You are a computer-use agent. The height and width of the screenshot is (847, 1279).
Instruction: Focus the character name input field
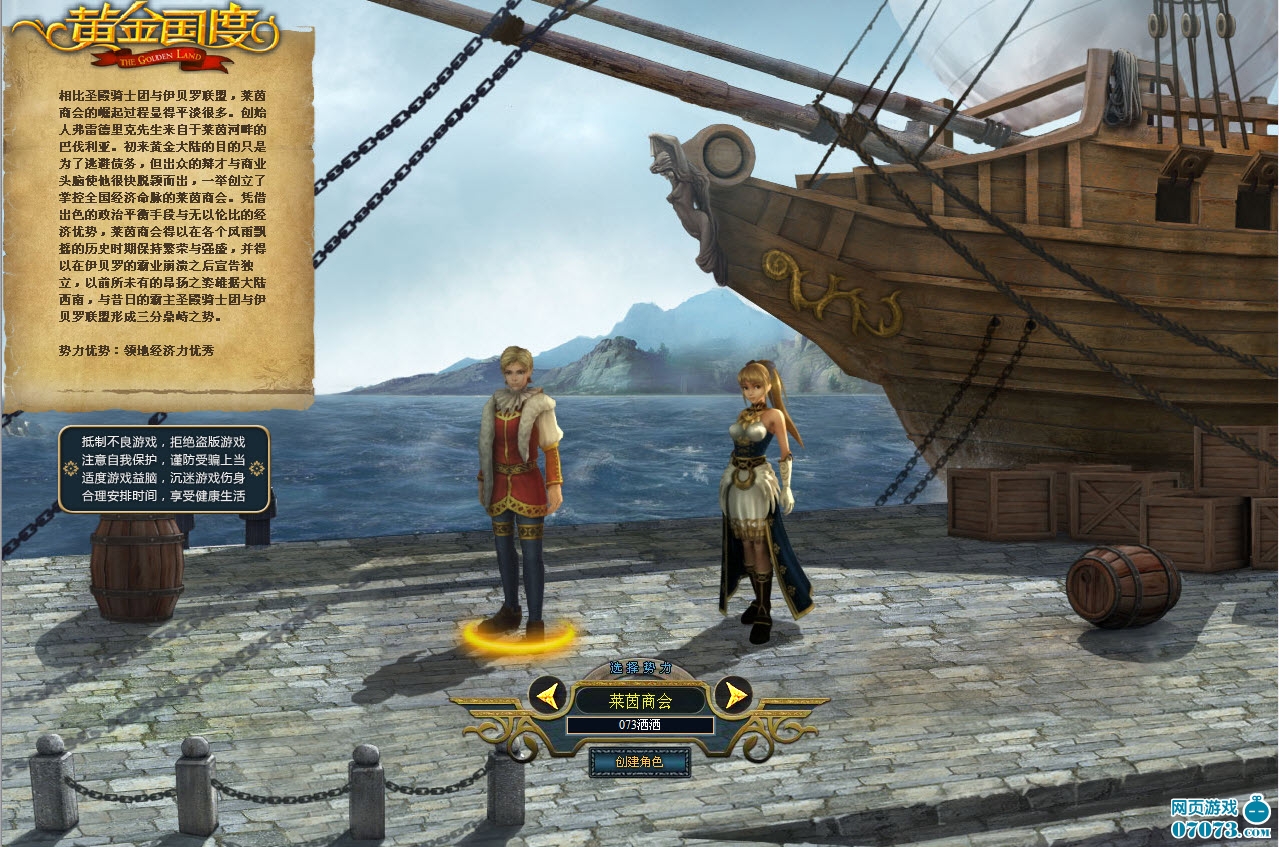click(x=640, y=725)
